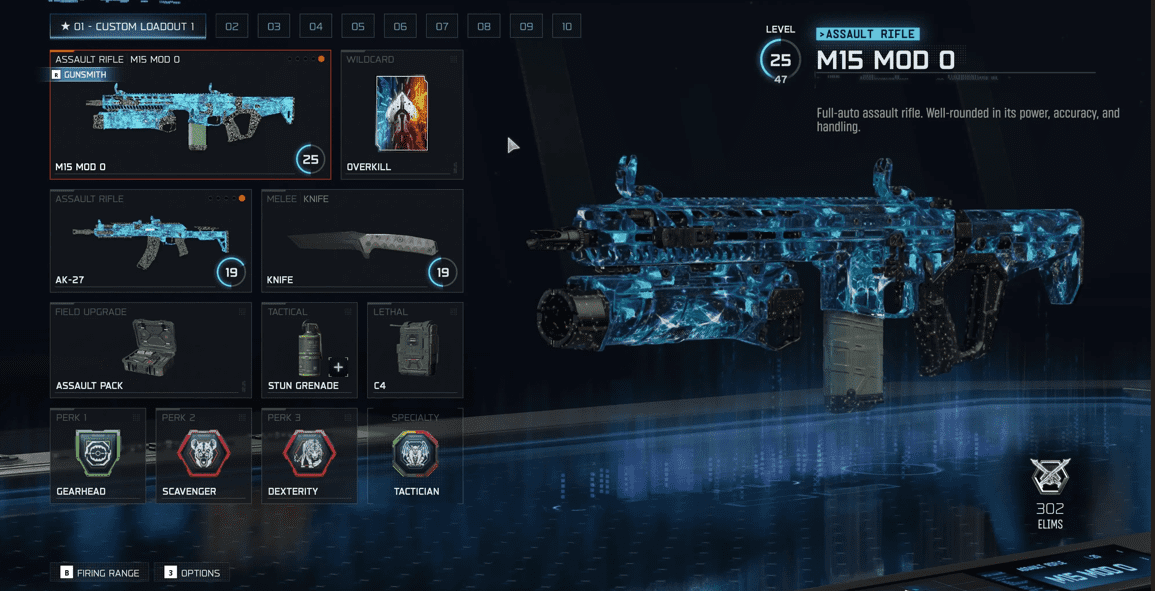Viewport: 1155px width, 591px height.
Task: Open the Overkill wildcard slot
Action: point(401,115)
